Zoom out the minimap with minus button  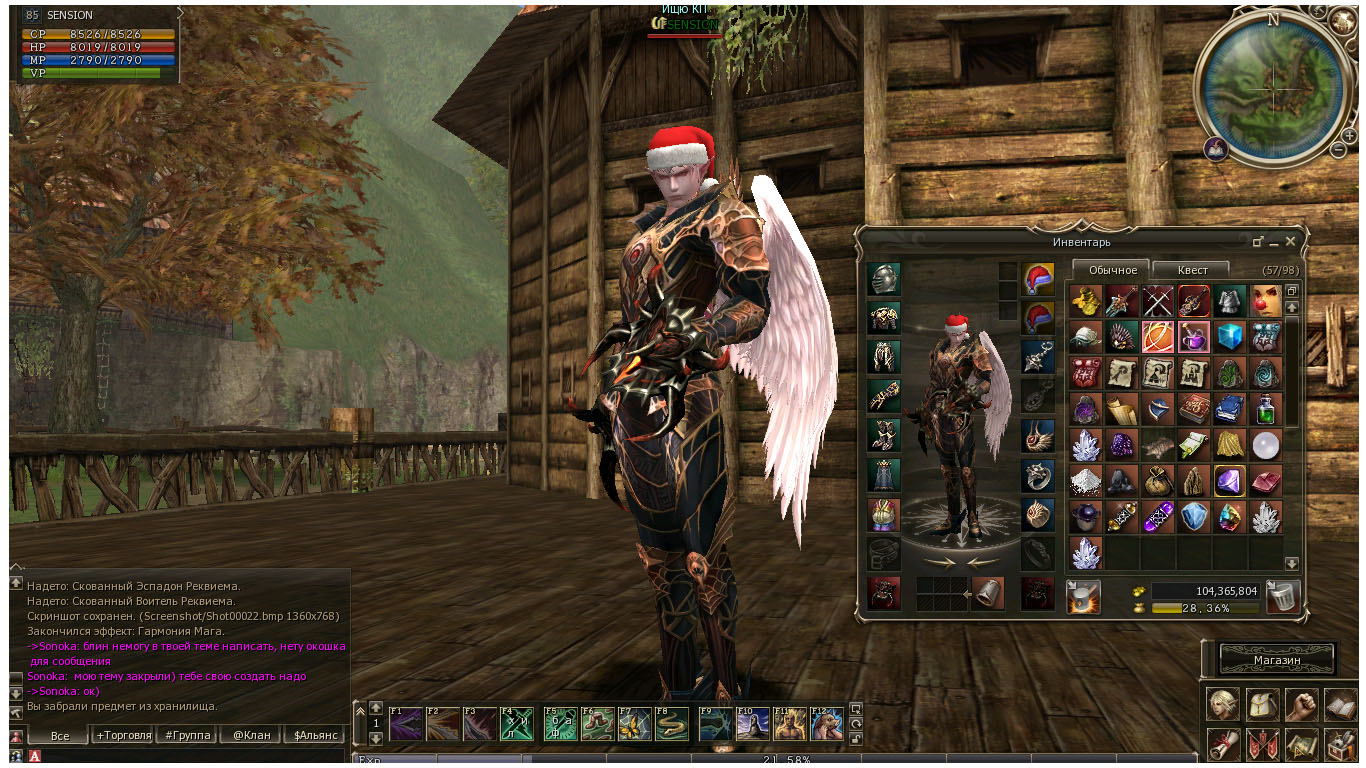[x=1338, y=150]
